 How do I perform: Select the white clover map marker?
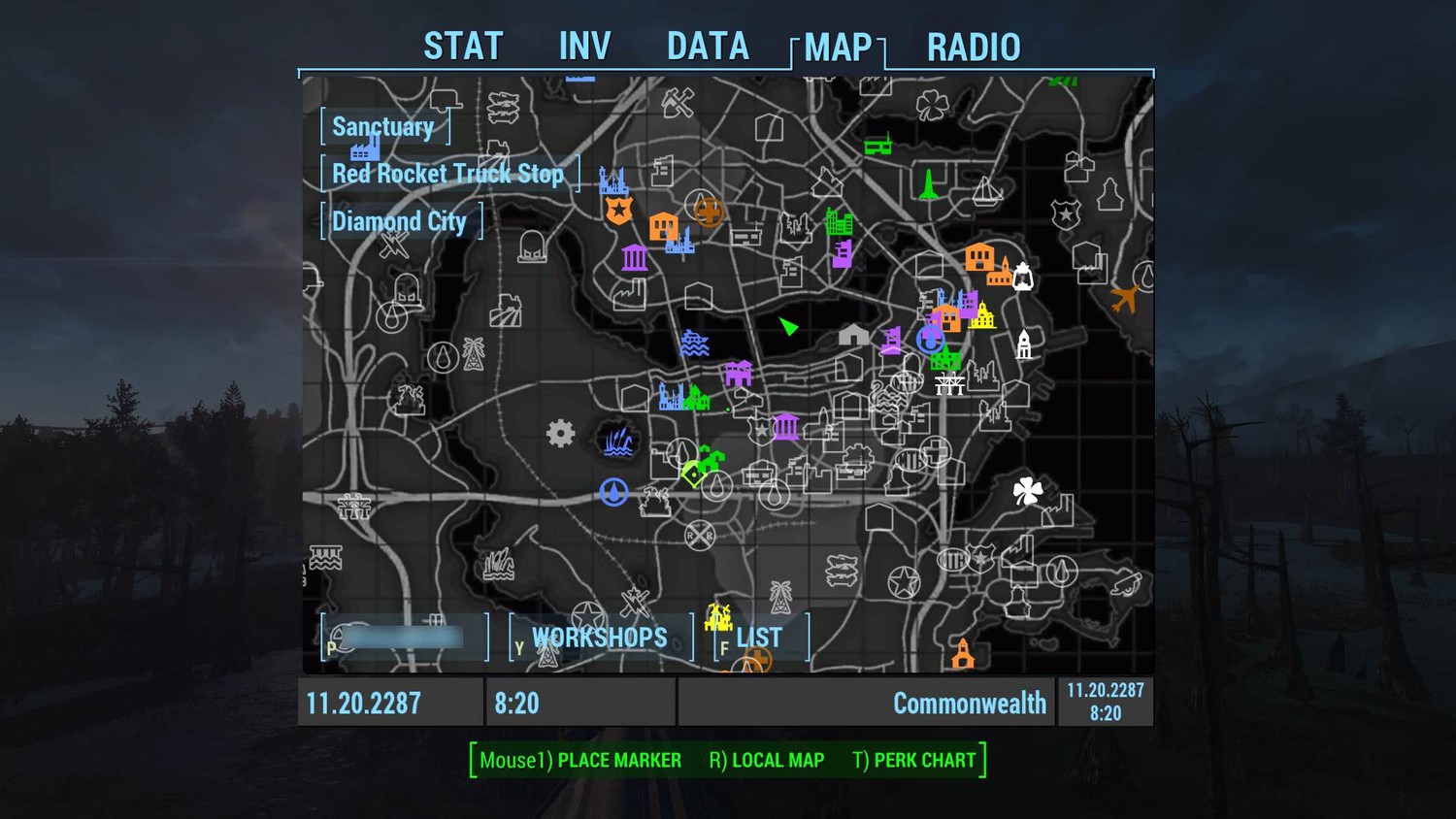1027,491
